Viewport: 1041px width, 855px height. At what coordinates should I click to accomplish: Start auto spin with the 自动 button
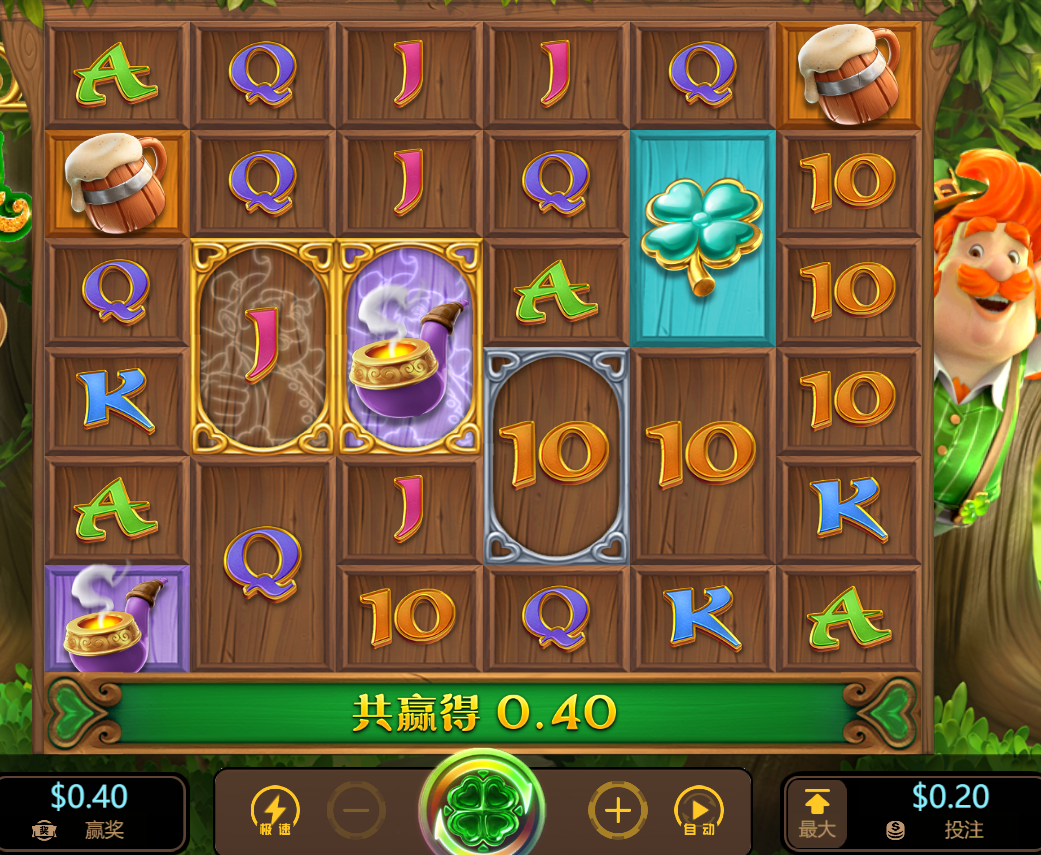[x=699, y=811]
